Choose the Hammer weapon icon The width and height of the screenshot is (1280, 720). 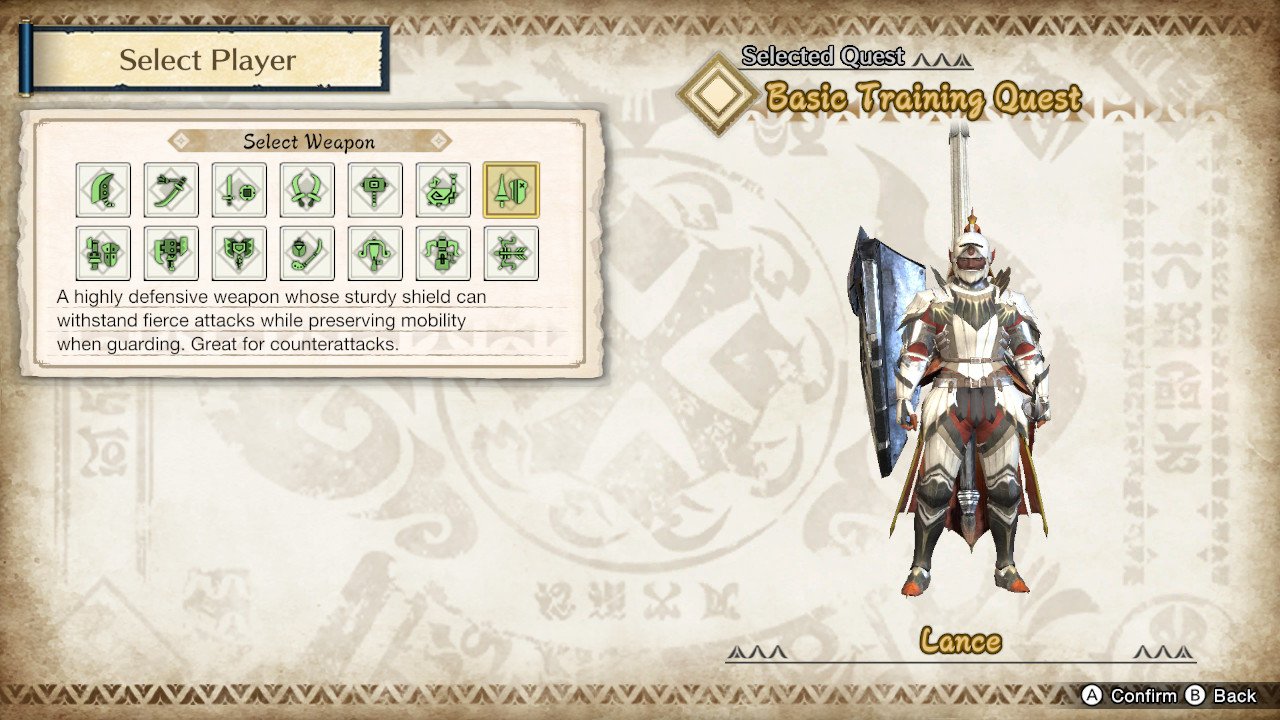(x=375, y=190)
